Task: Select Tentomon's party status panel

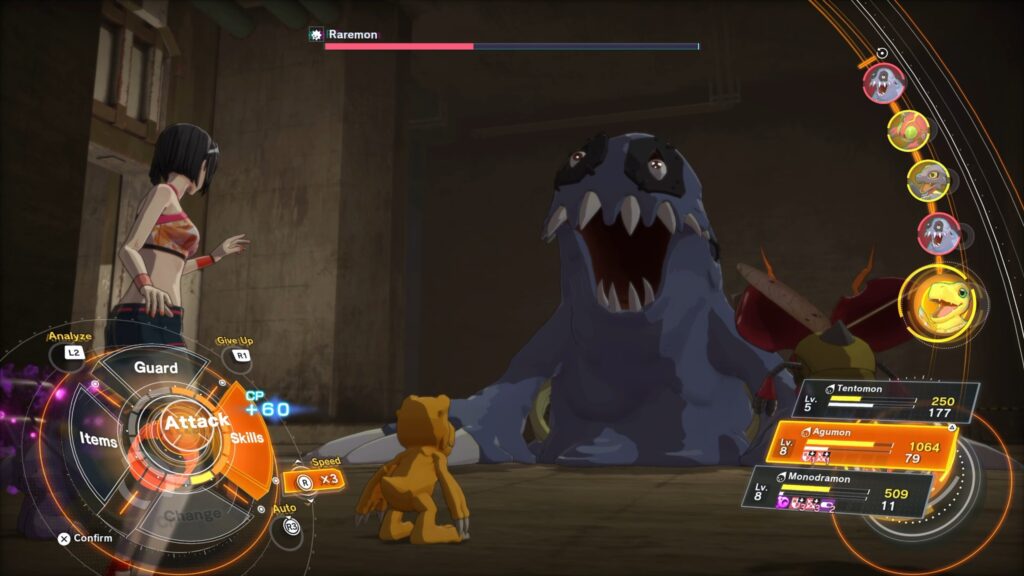Action: click(x=880, y=401)
